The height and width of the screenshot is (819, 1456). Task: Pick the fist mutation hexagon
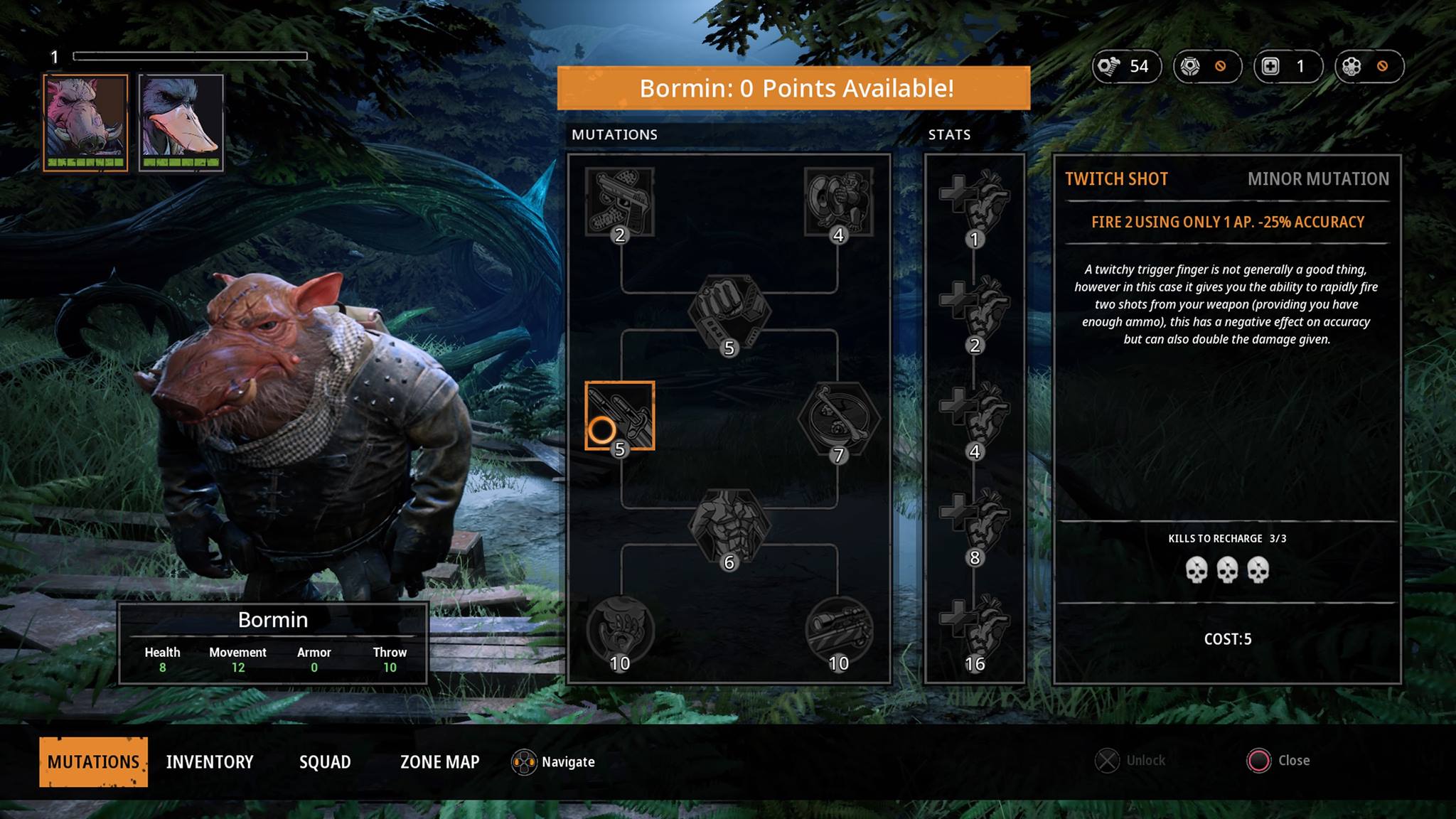click(x=729, y=311)
